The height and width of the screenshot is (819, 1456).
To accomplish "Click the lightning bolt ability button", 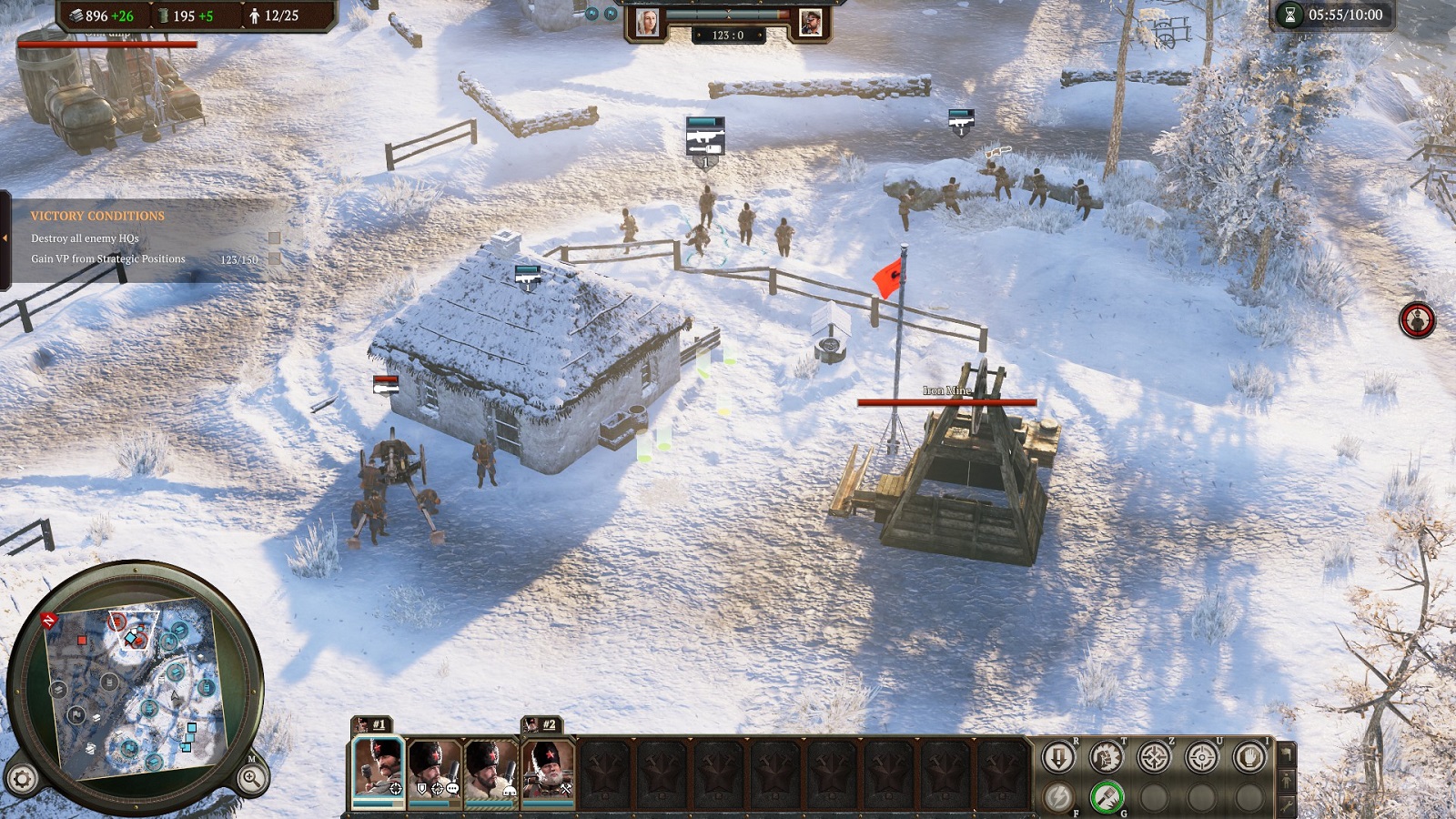I will 1058,797.
